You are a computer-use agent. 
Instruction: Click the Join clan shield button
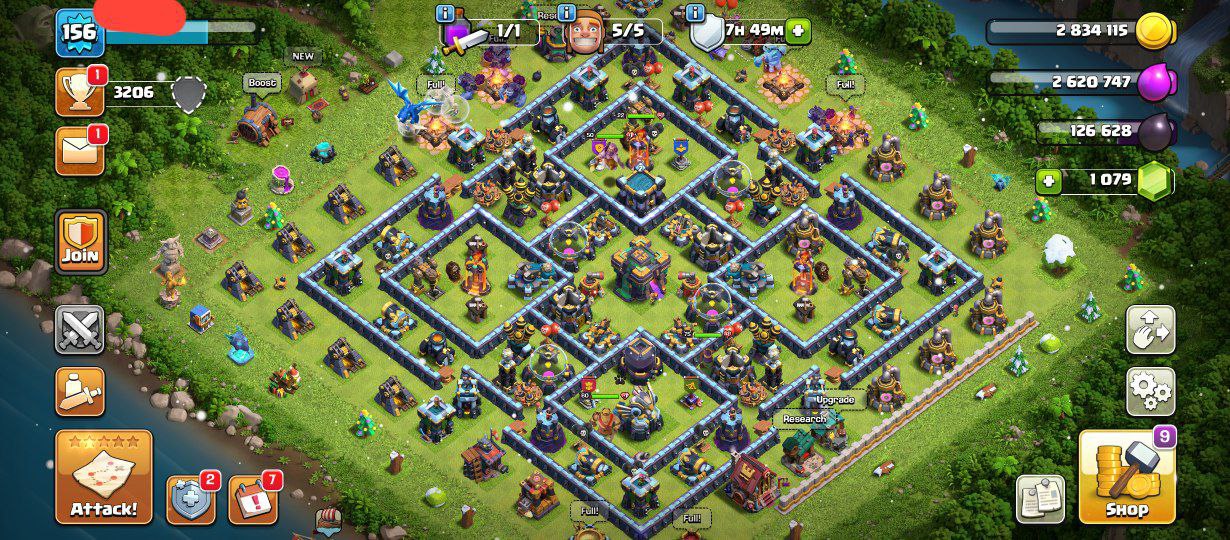click(x=80, y=240)
